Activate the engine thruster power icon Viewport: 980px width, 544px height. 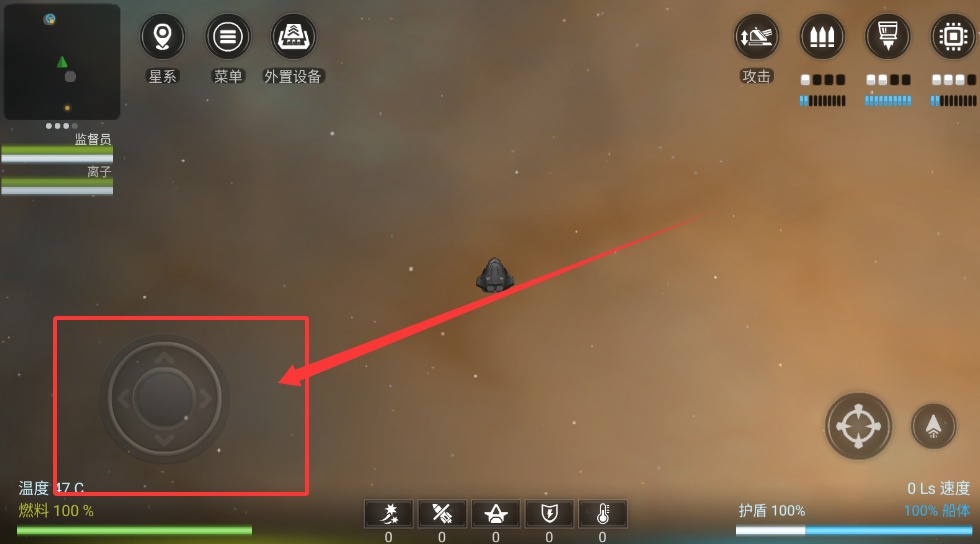[888, 37]
